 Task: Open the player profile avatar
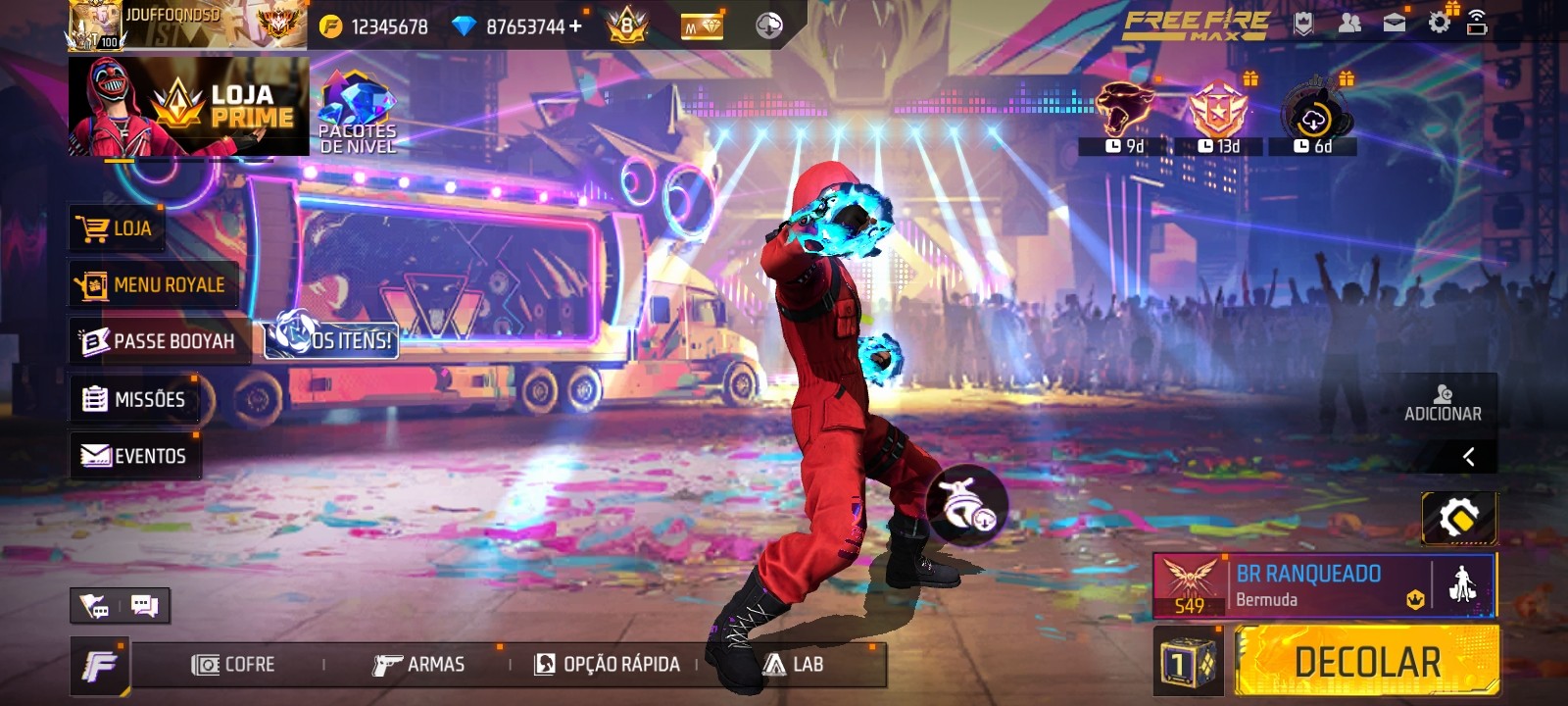point(95,24)
